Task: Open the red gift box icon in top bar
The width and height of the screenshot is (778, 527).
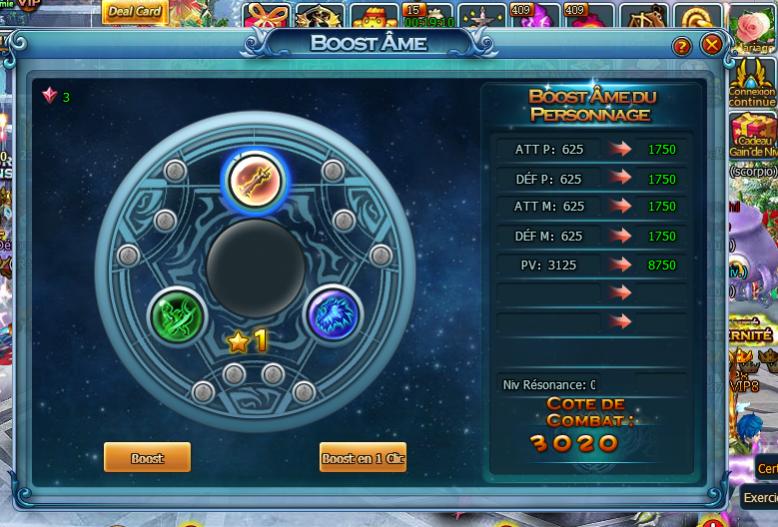Action: (267, 17)
